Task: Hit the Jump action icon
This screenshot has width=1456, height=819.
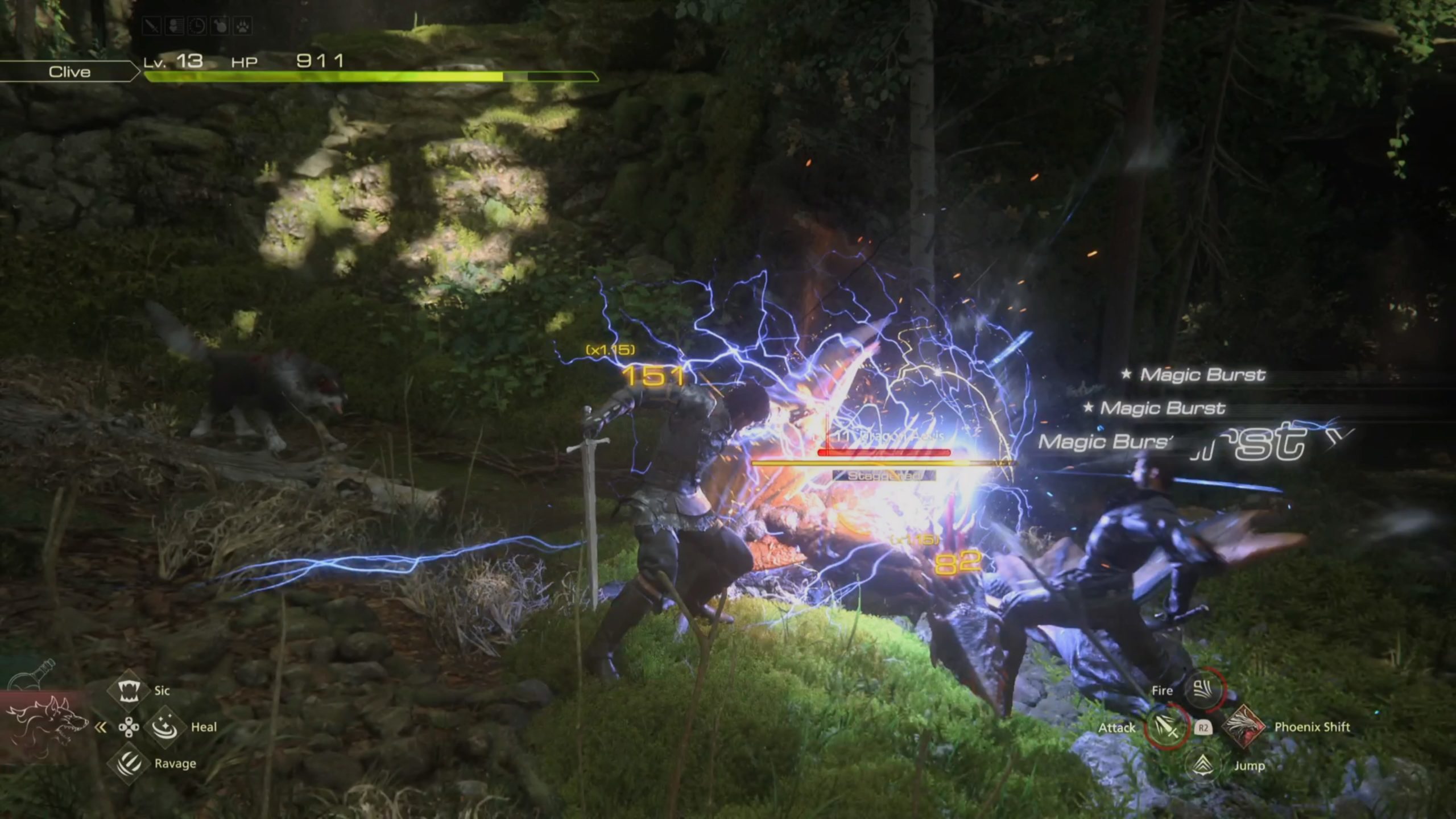Action: (x=1202, y=764)
